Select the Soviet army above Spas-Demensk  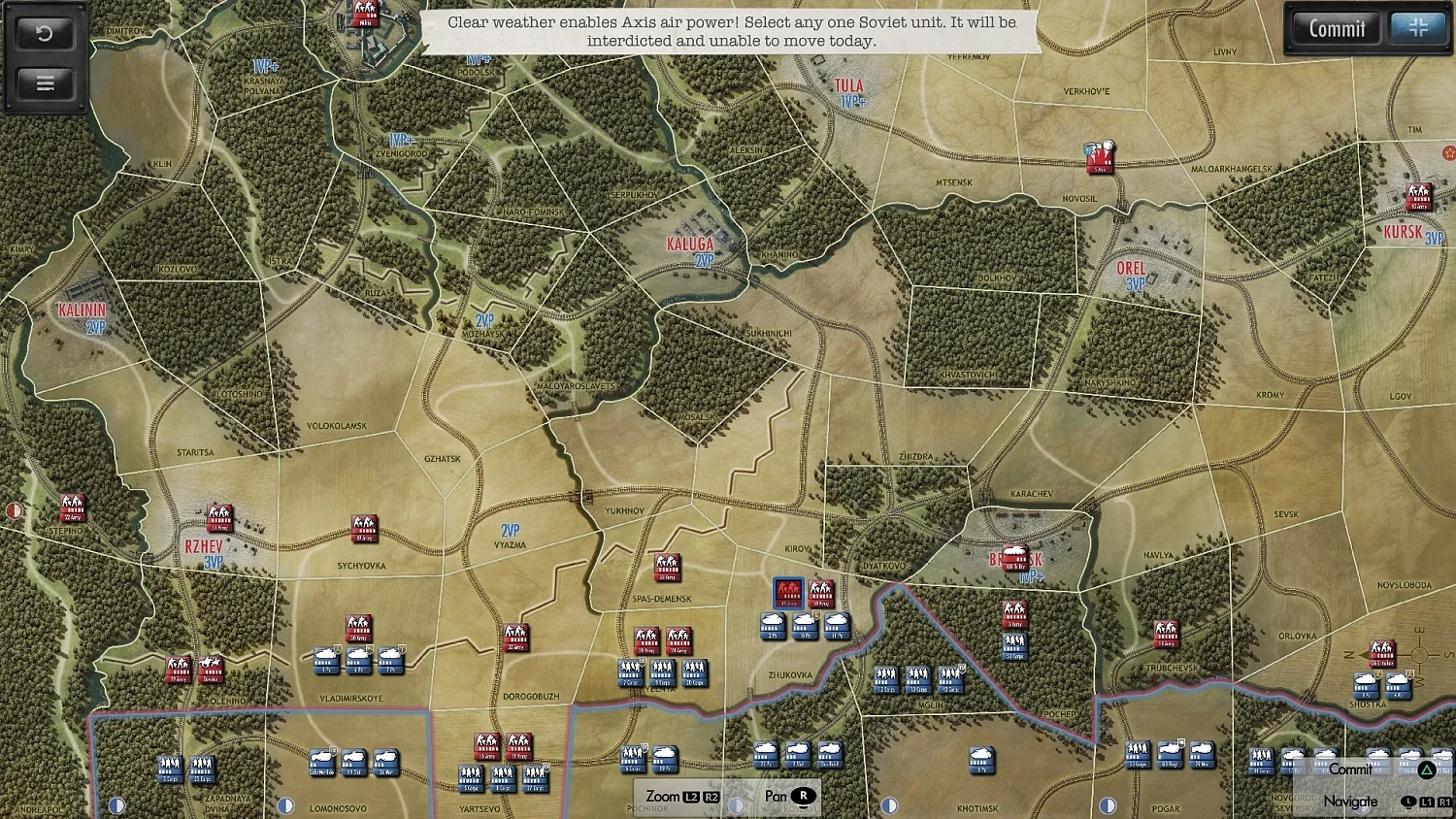[x=667, y=567]
